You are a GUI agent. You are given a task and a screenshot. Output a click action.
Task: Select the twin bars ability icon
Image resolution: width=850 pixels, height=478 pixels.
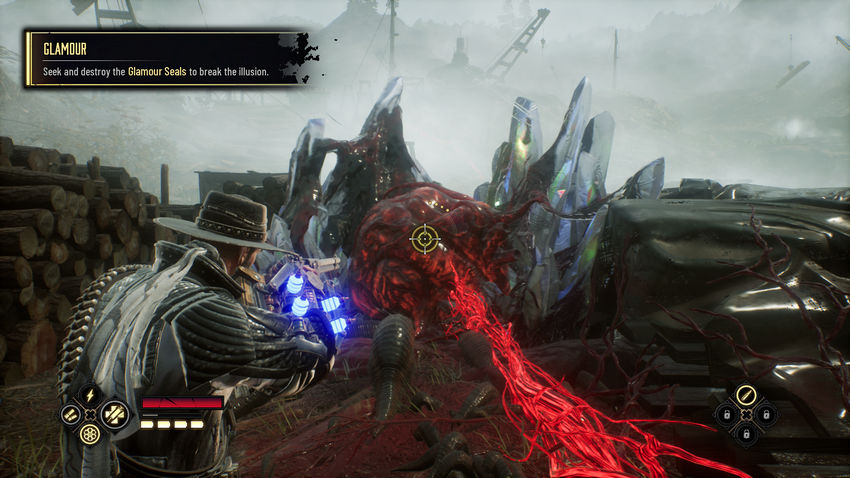[70, 413]
